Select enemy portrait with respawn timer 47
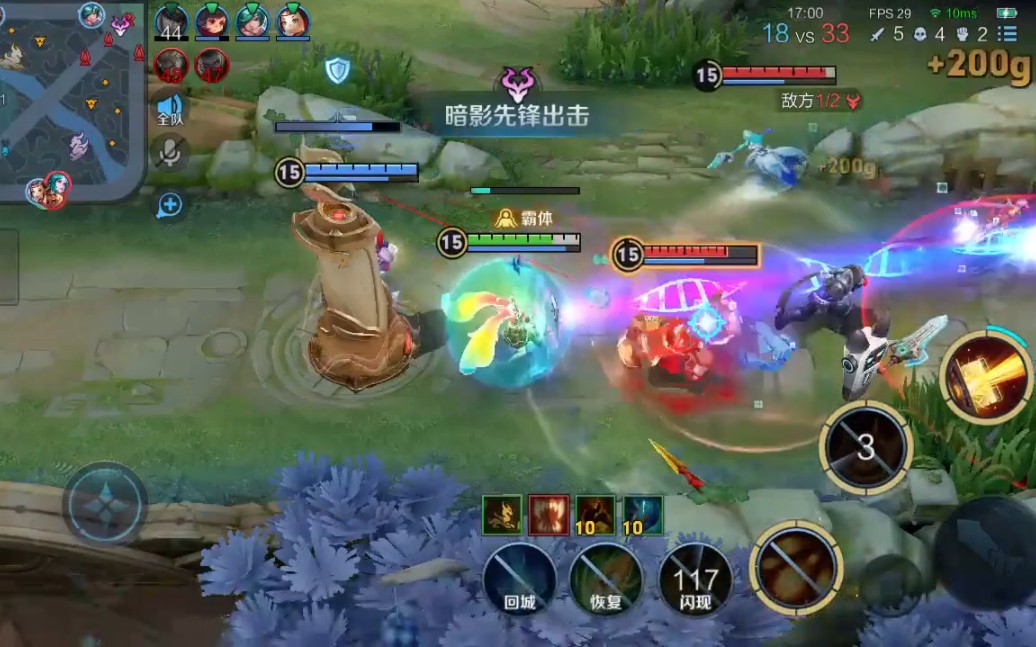Screen dimensions: 1036x647 pyautogui.click(x=212, y=66)
